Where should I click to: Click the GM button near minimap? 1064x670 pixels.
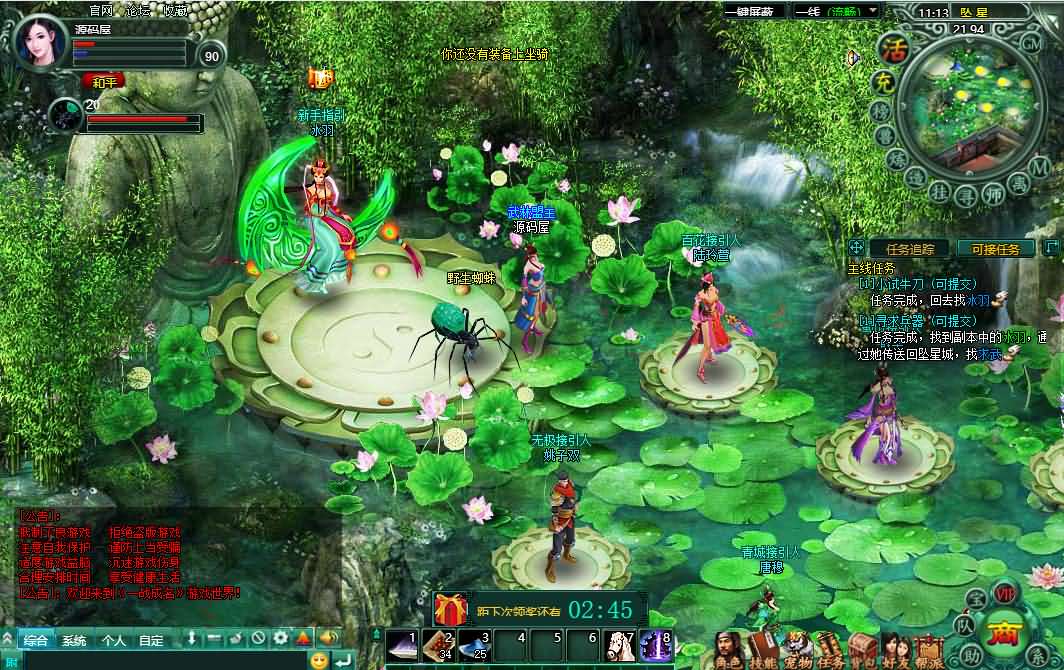click(1032, 43)
